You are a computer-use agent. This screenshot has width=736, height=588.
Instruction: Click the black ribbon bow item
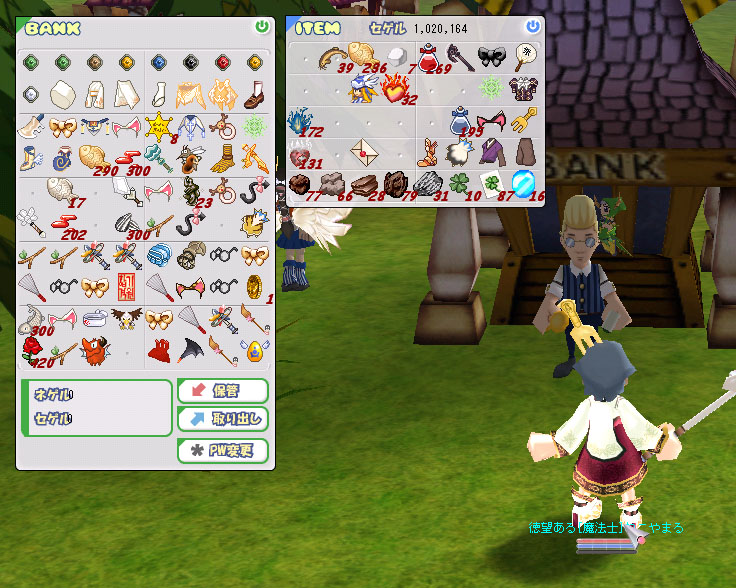[492, 57]
